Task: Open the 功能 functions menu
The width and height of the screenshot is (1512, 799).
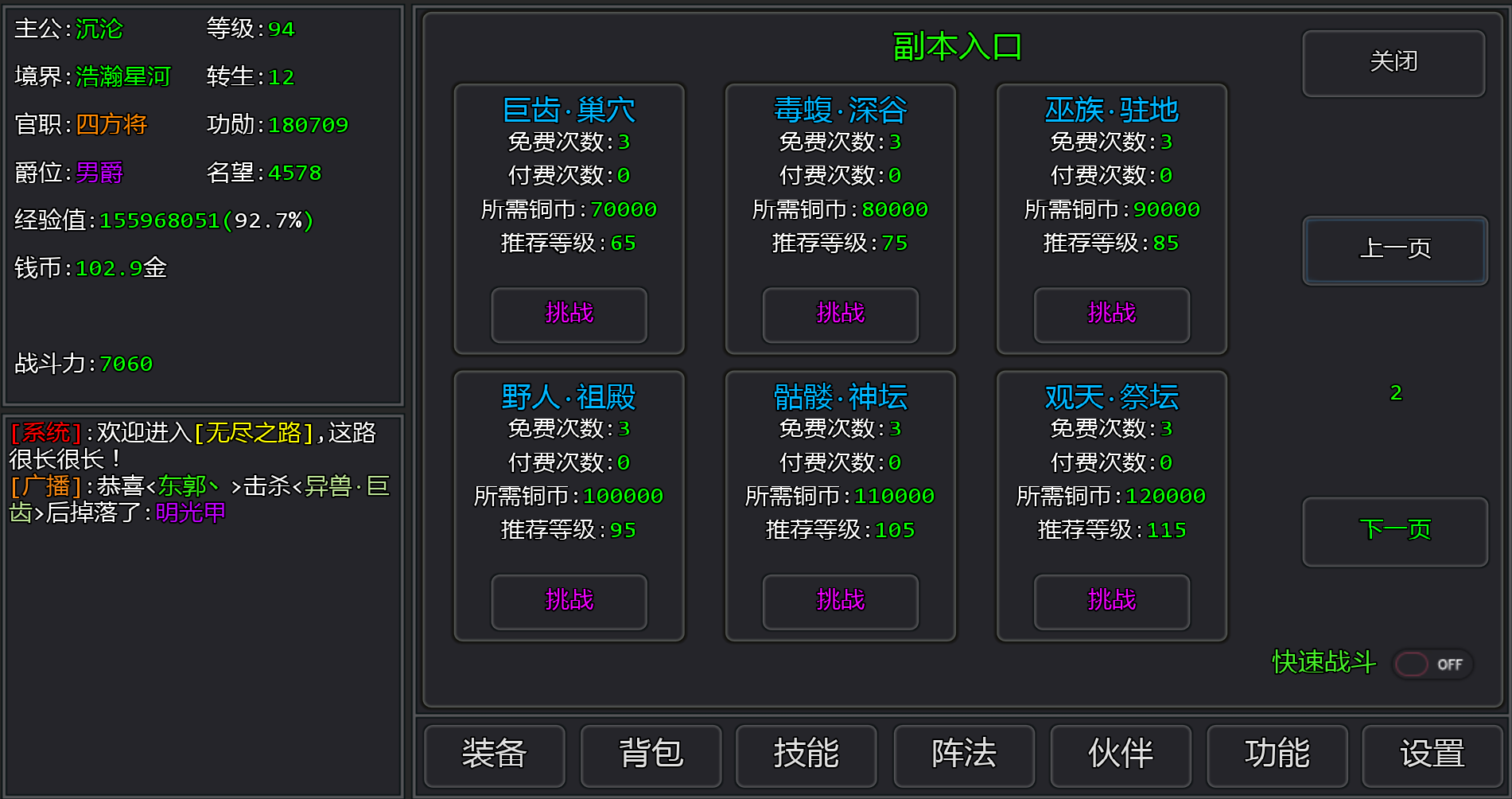Action: point(1277,755)
